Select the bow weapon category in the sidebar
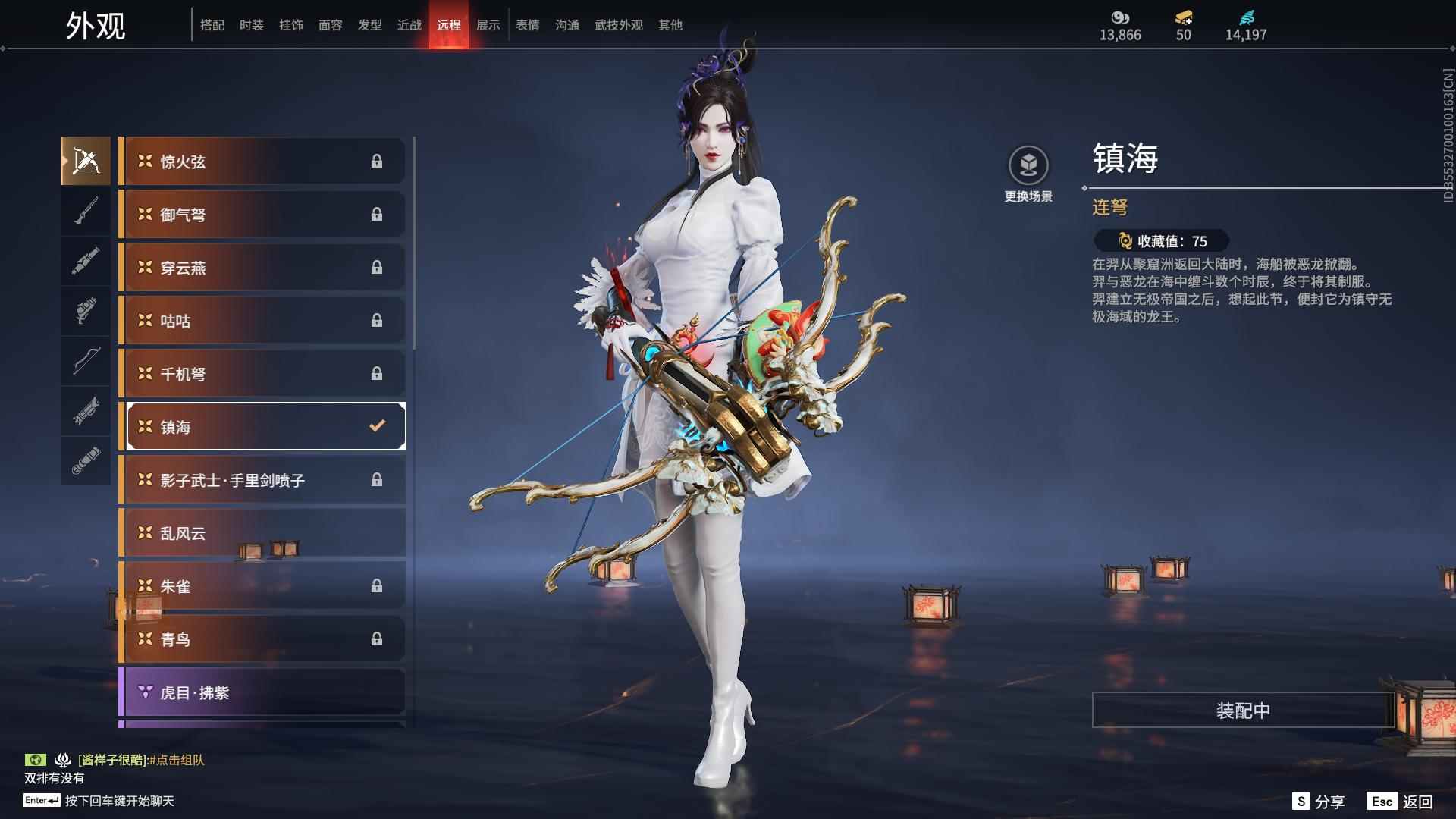 tap(86, 362)
